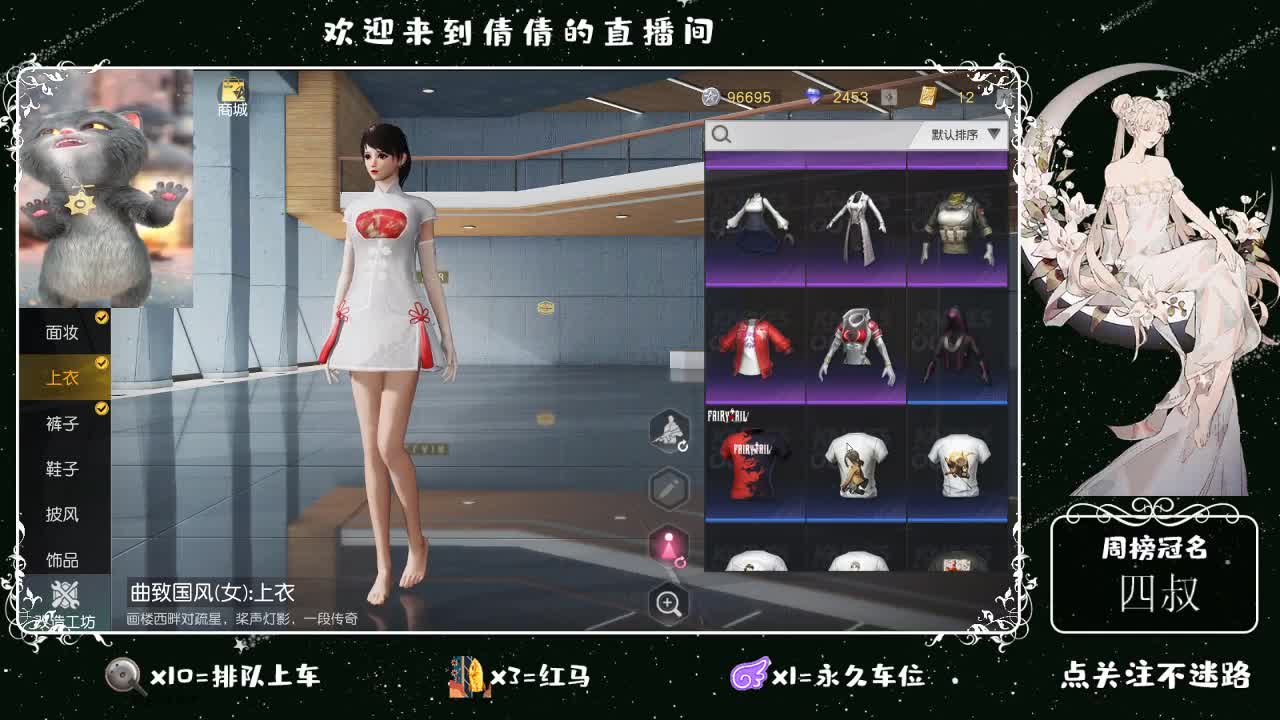Click the silver coin currency icon
Screen dimensions: 1280x720
click(x=712, y=97)
